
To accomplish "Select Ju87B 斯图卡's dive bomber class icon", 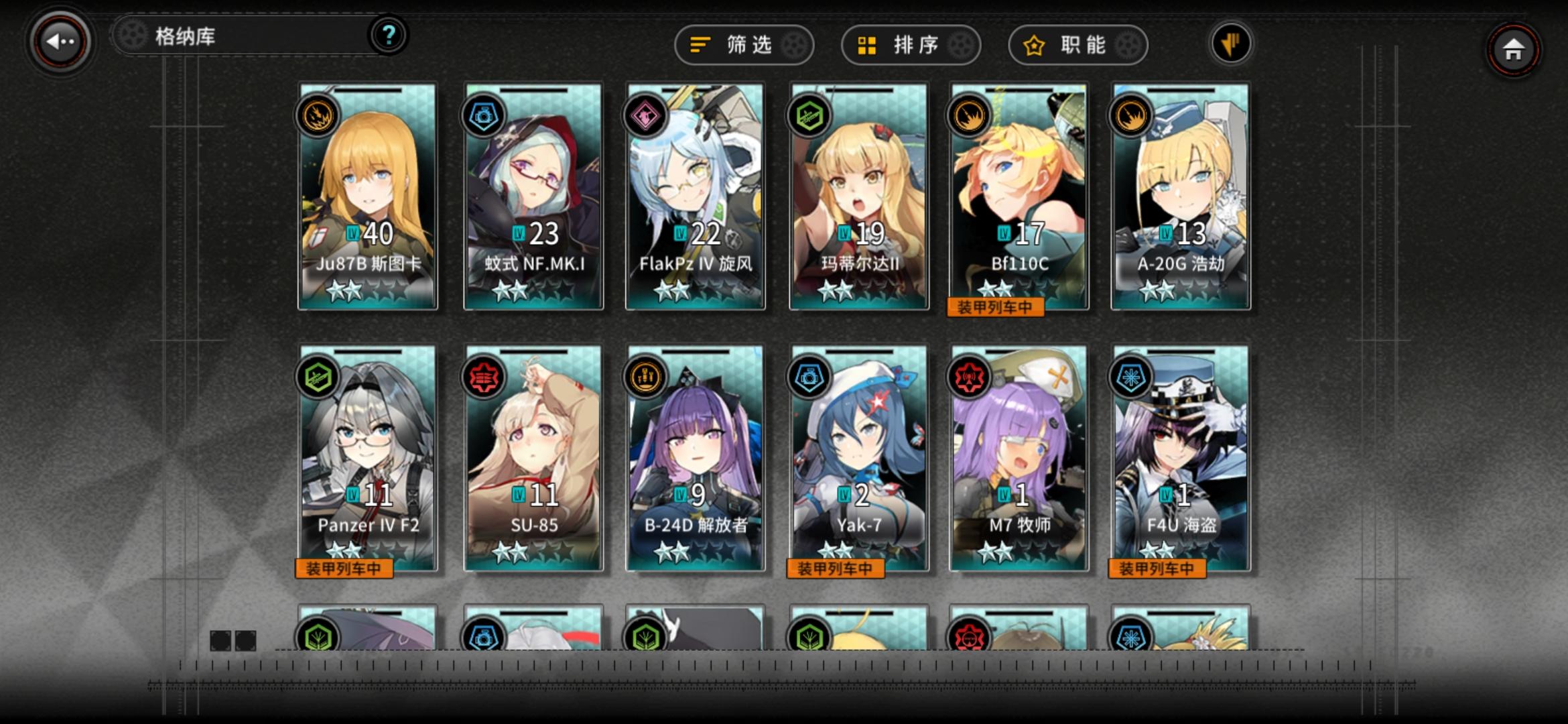I will tap(318, 115).
